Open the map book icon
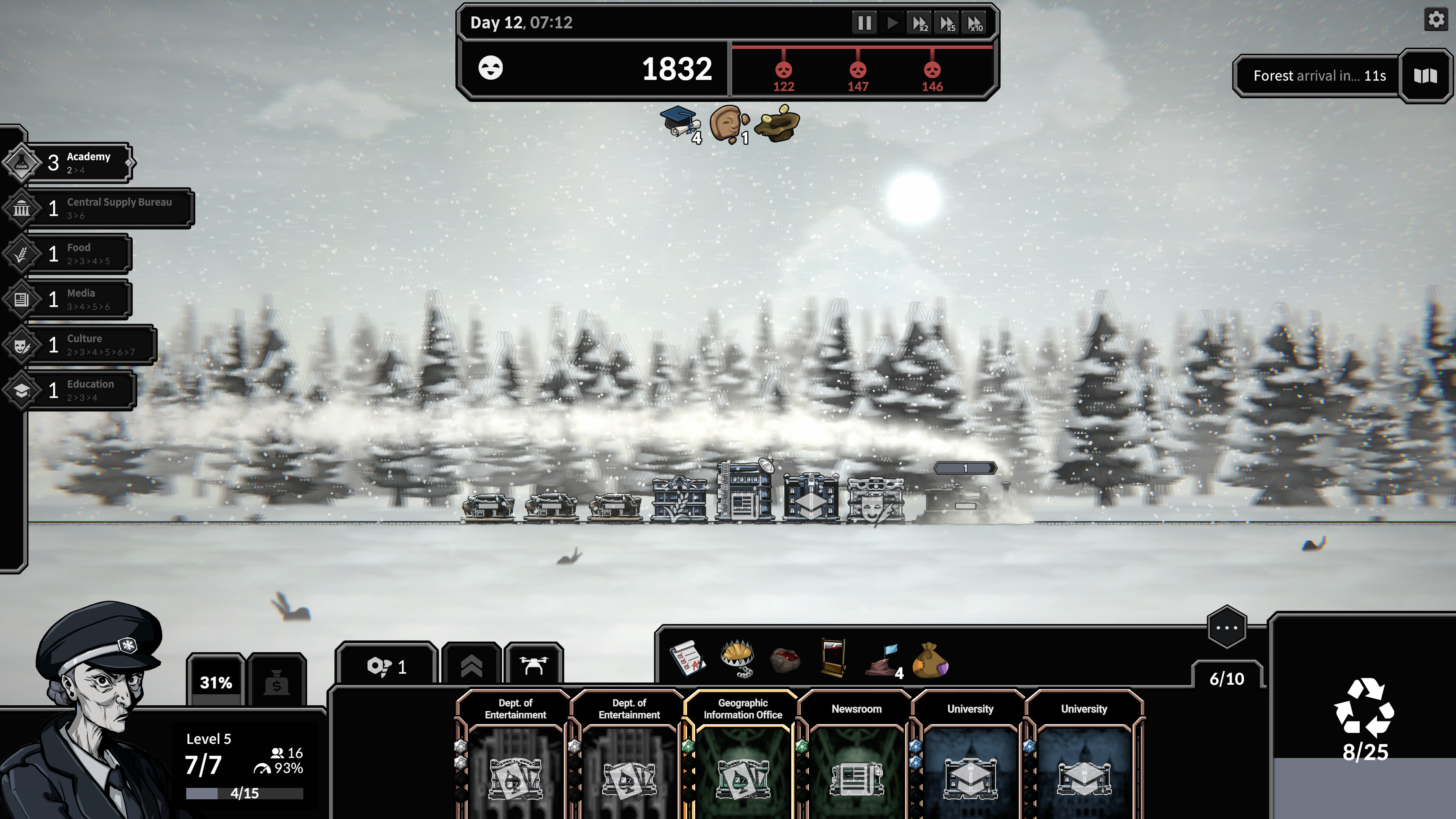Screen dimensions: 1456x819 coord(1425,76)
